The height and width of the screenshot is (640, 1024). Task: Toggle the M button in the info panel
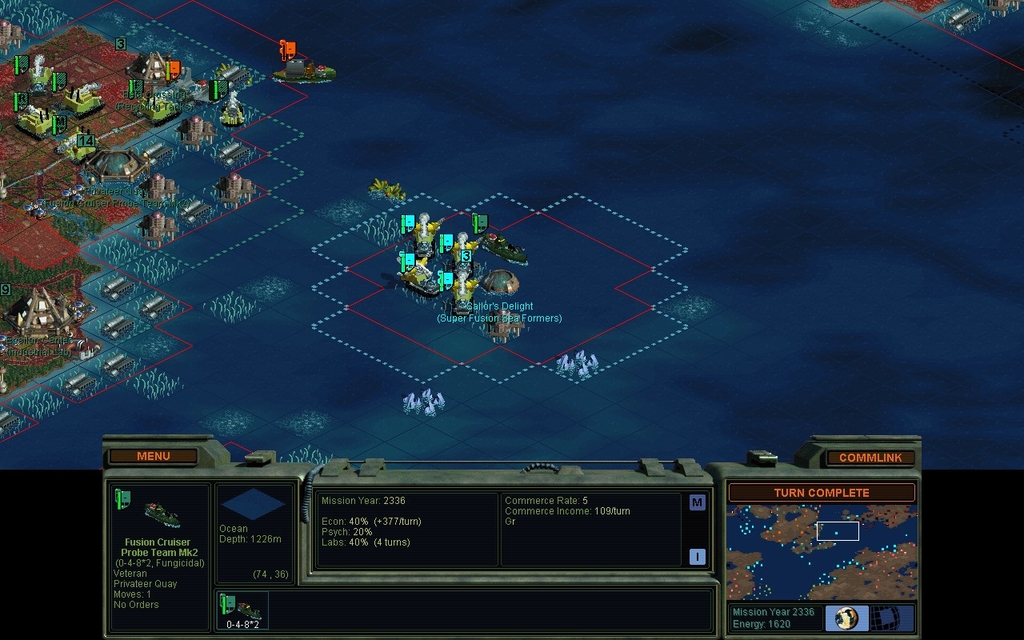pos(697,502)
